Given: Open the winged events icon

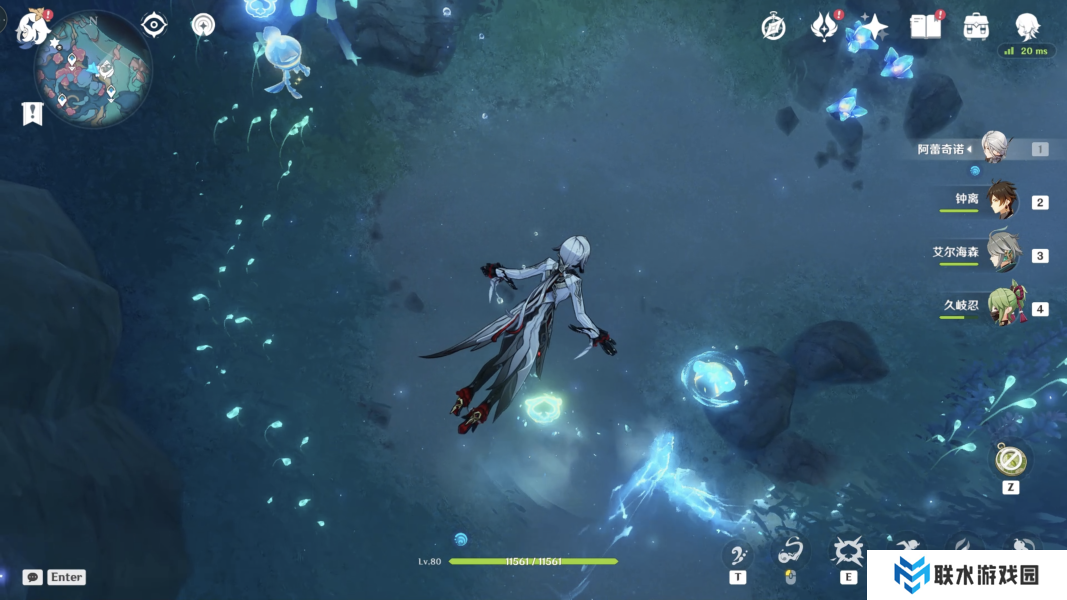Looking at the screenshot, I should tap(824, 27).
